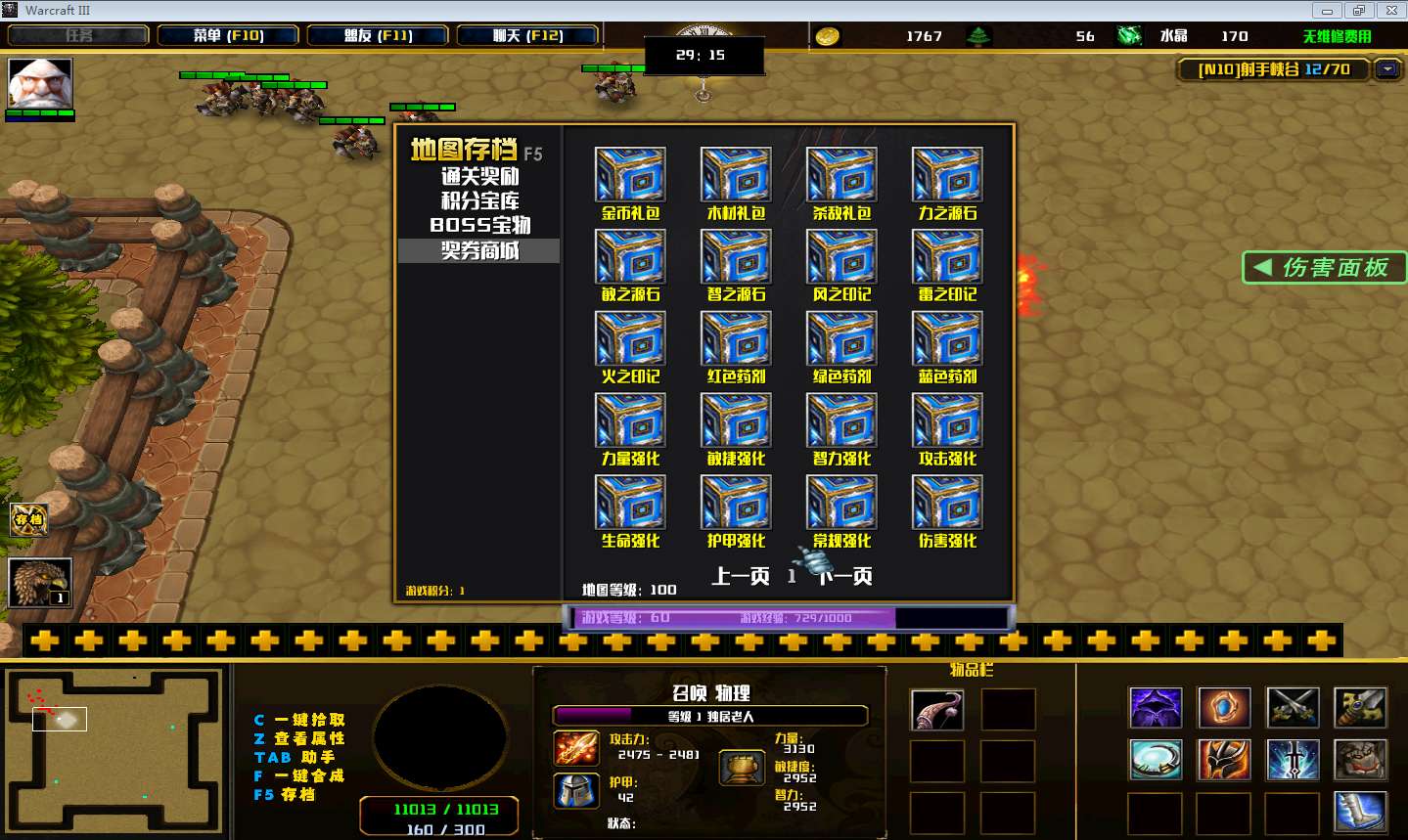Viewport: 1408px width, 840px height.
Task: Open the BOSS宝物 tab
Action: click(x=479, y=226)
